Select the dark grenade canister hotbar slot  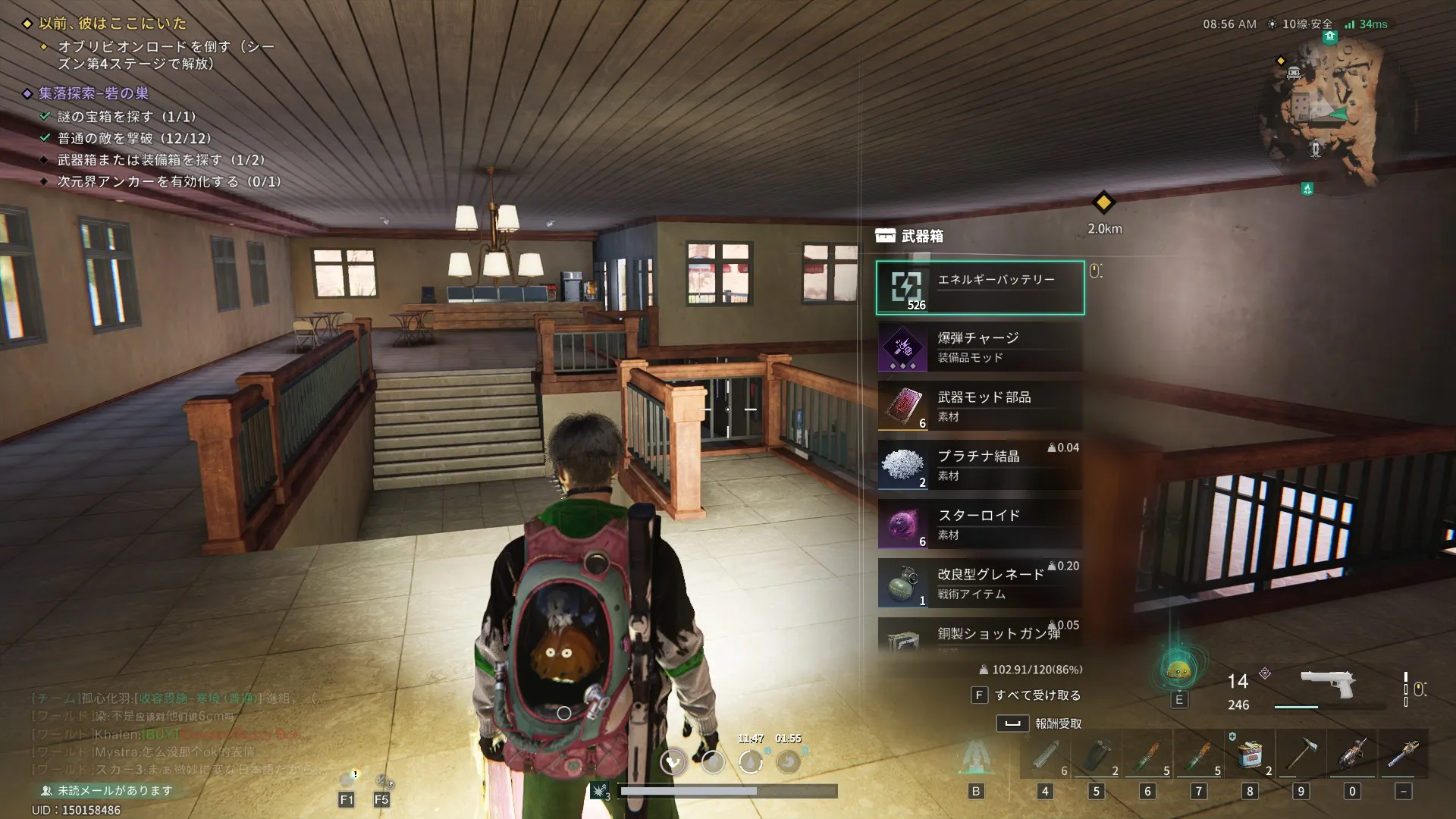pos(1097,755)
